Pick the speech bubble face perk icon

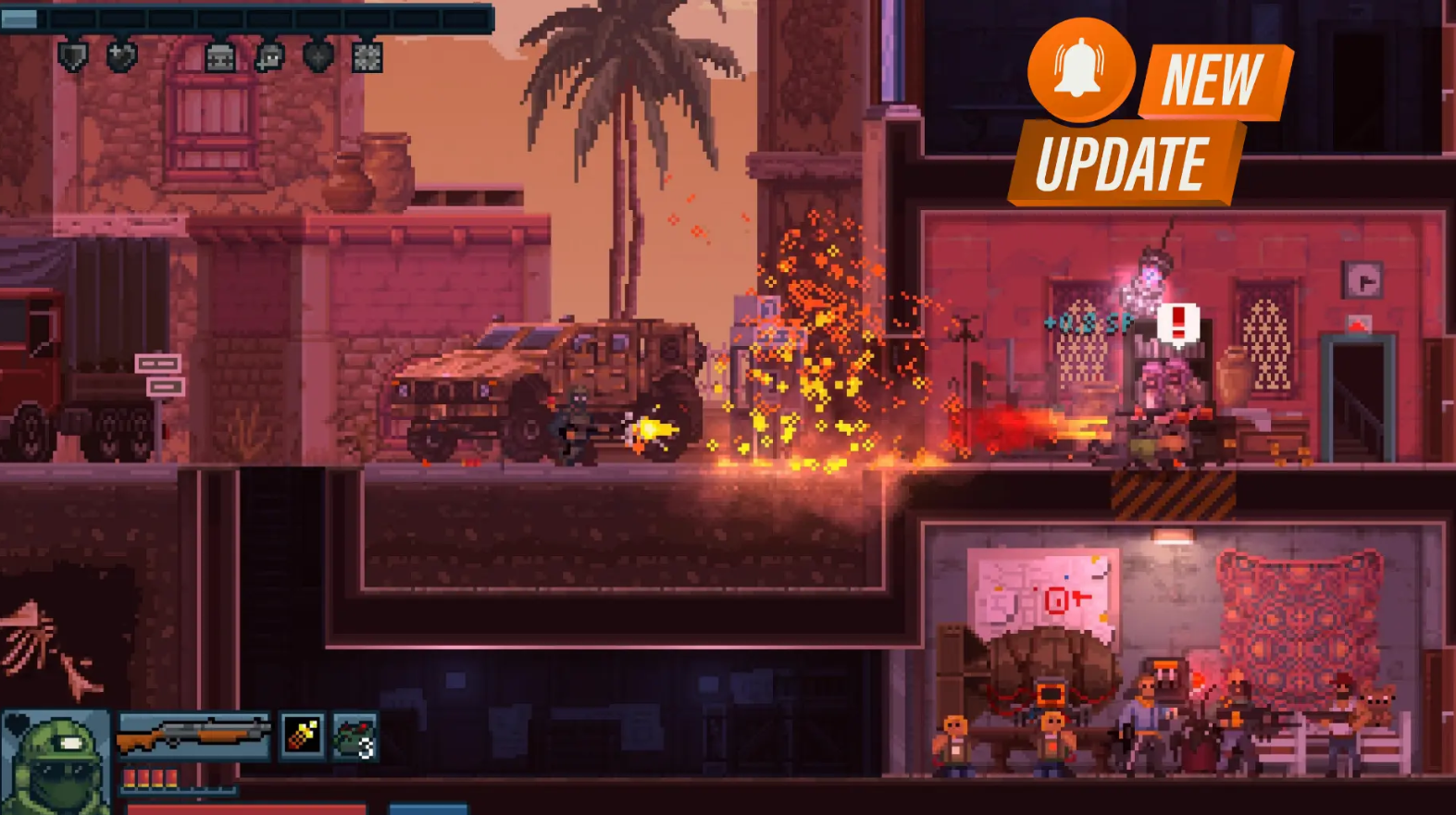click(x=269, y=58)
